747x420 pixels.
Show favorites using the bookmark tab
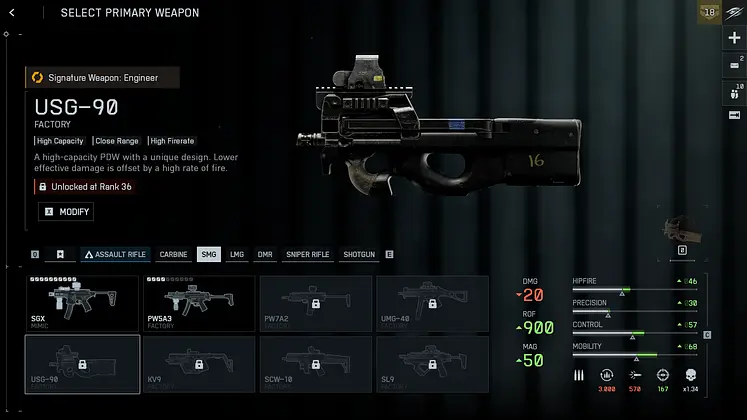[61, 255]
